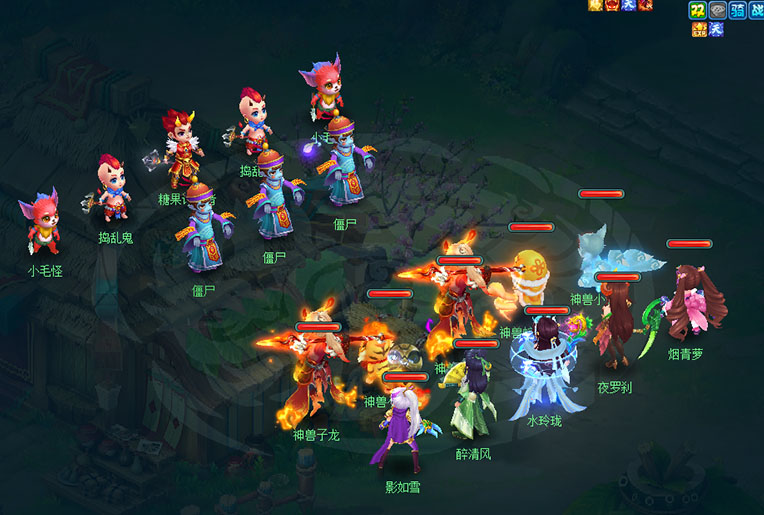Toggle the blue 骑 mount button
The image size is (764, 515).
coord(737,10)
